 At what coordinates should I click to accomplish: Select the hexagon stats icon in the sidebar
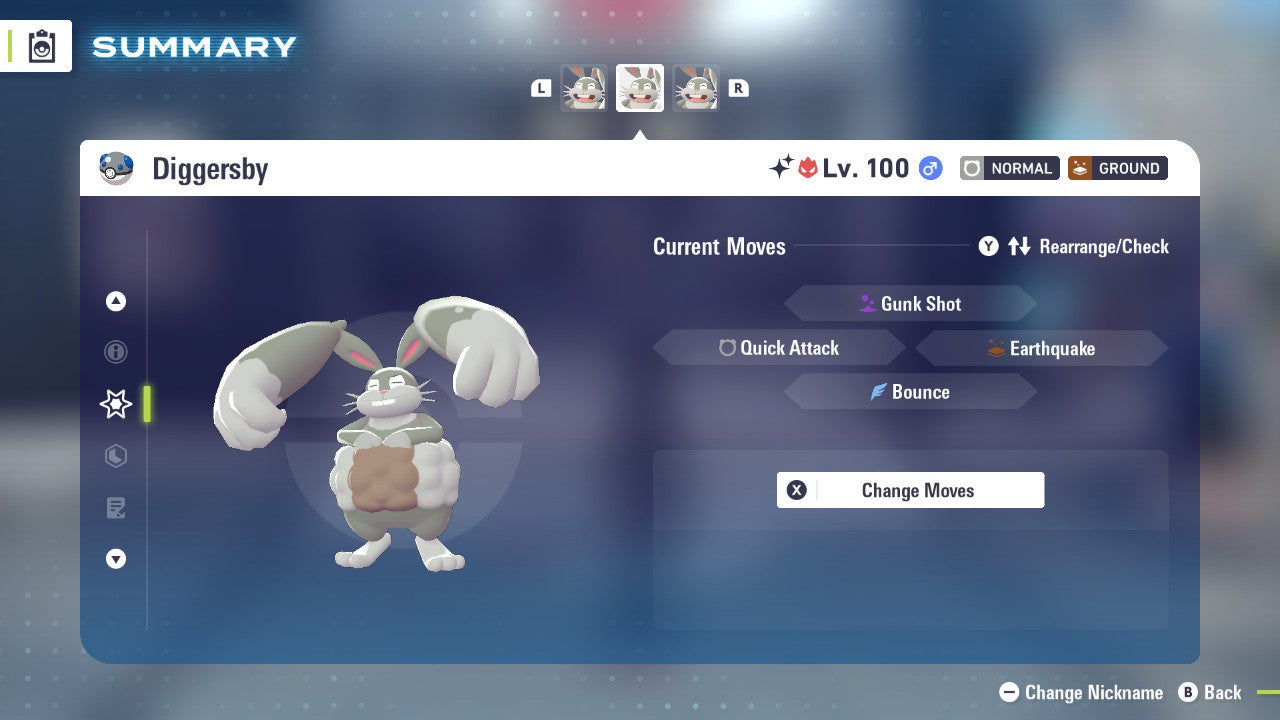[x=115, y=456]
